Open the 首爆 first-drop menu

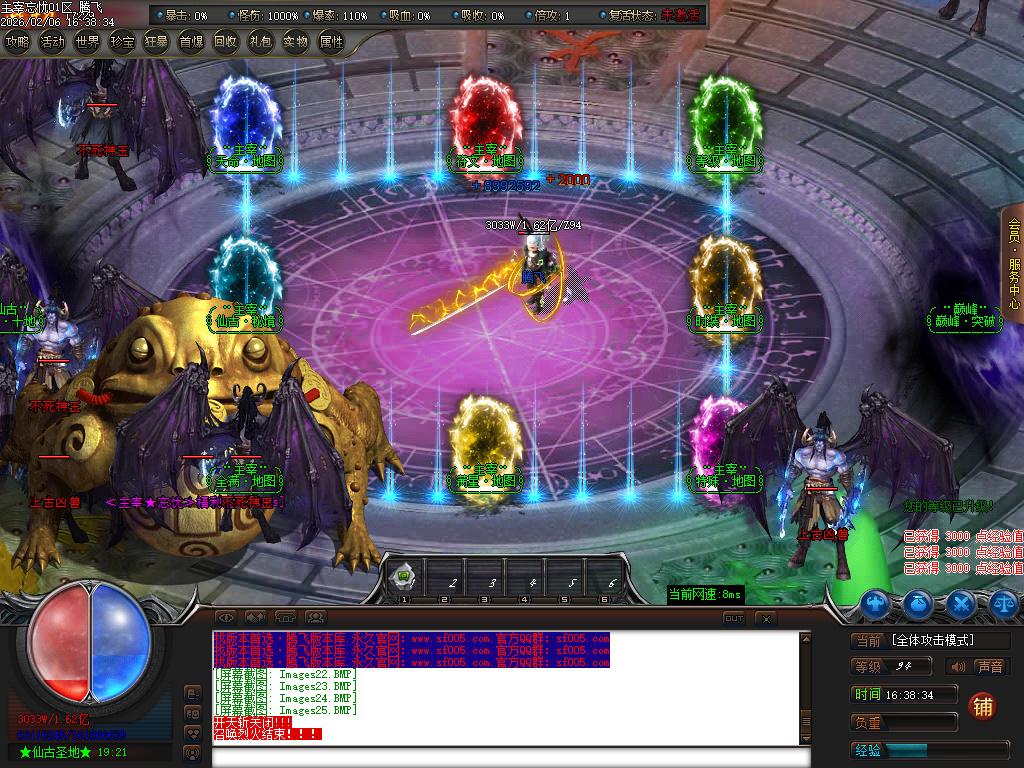[191, 42]
